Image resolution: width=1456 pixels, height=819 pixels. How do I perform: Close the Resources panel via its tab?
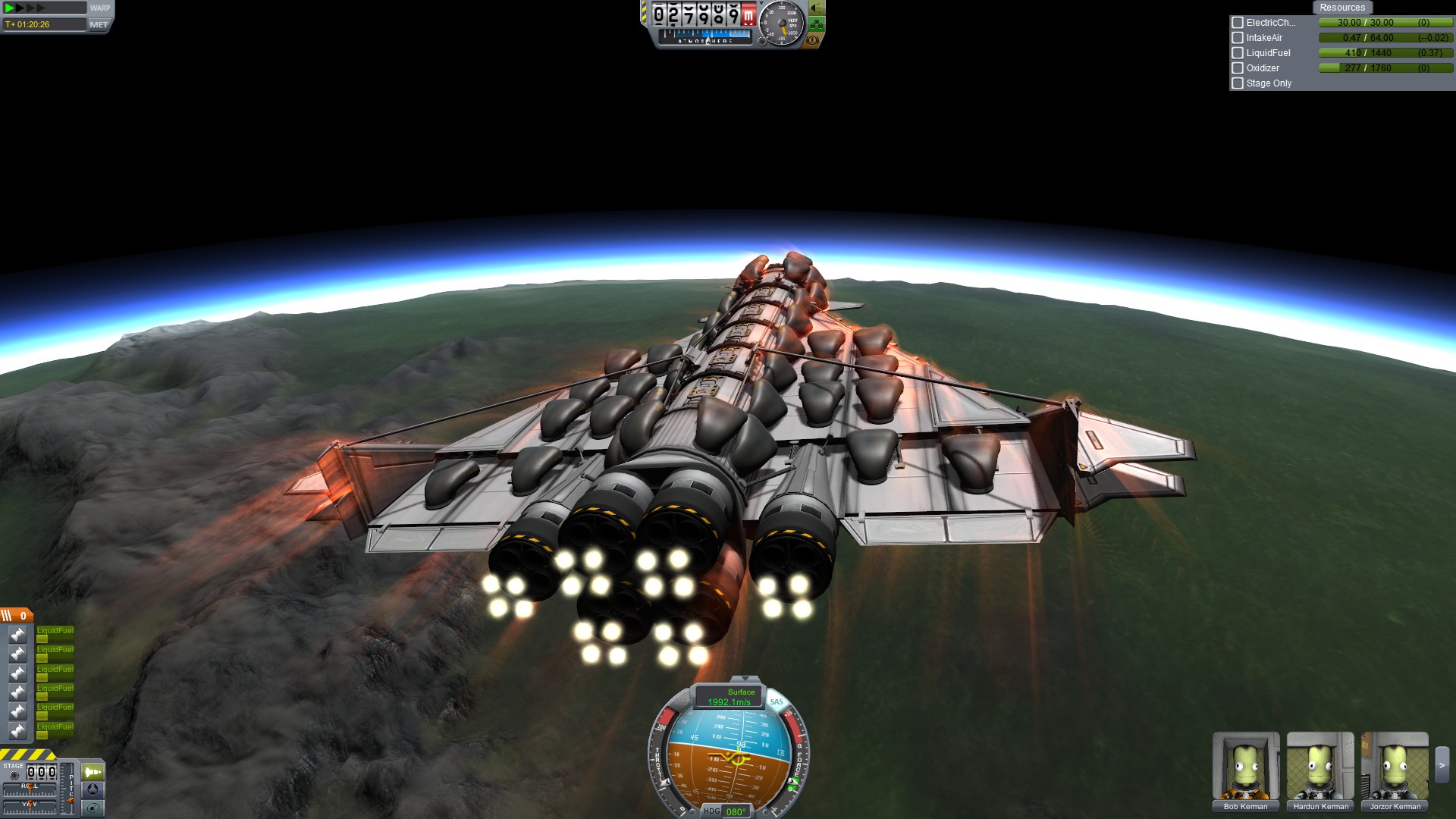pos(1341,8)
